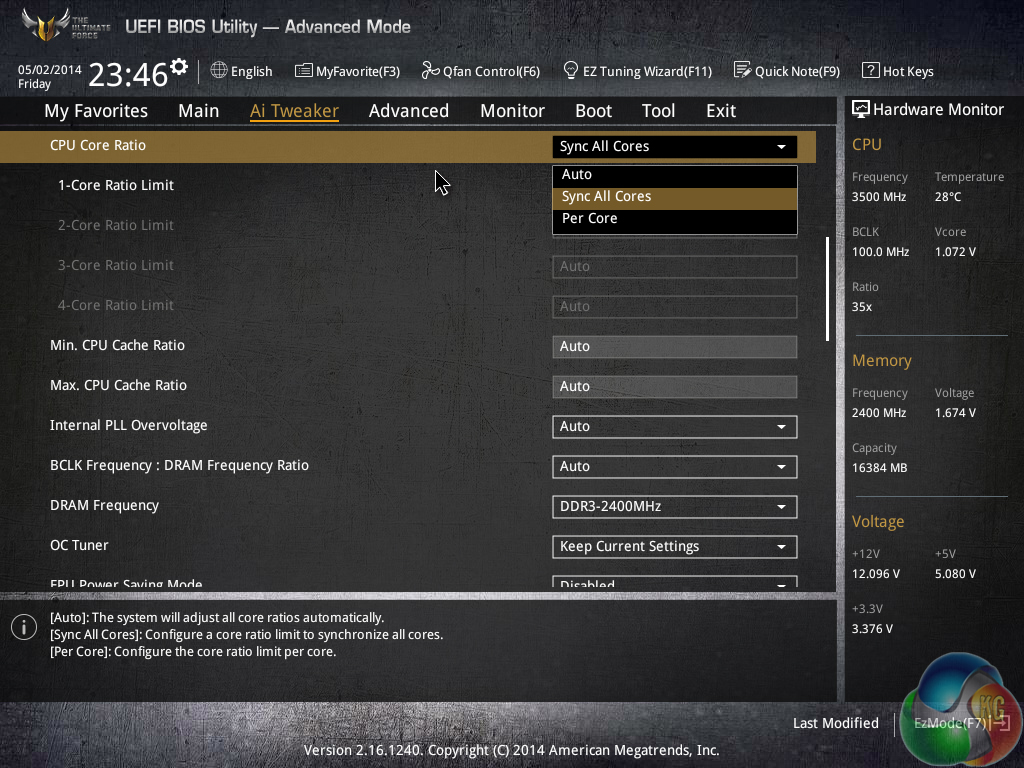The width and height of the screenshot is (1024, 768).
Task: Open the Boot tab
Action: pyautogui.click(x=593, y=111)
